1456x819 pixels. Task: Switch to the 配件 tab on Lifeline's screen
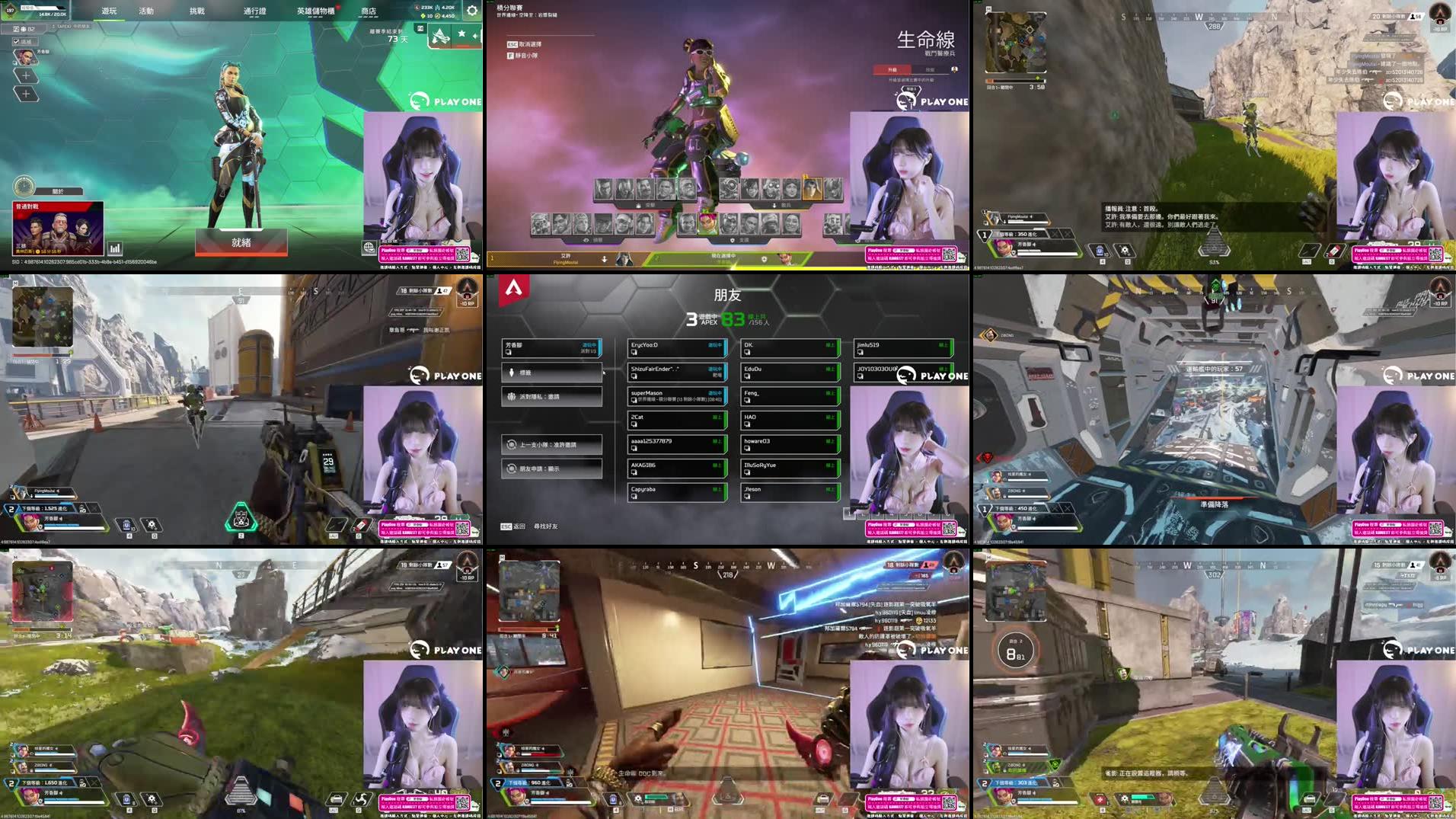[930, 69]
